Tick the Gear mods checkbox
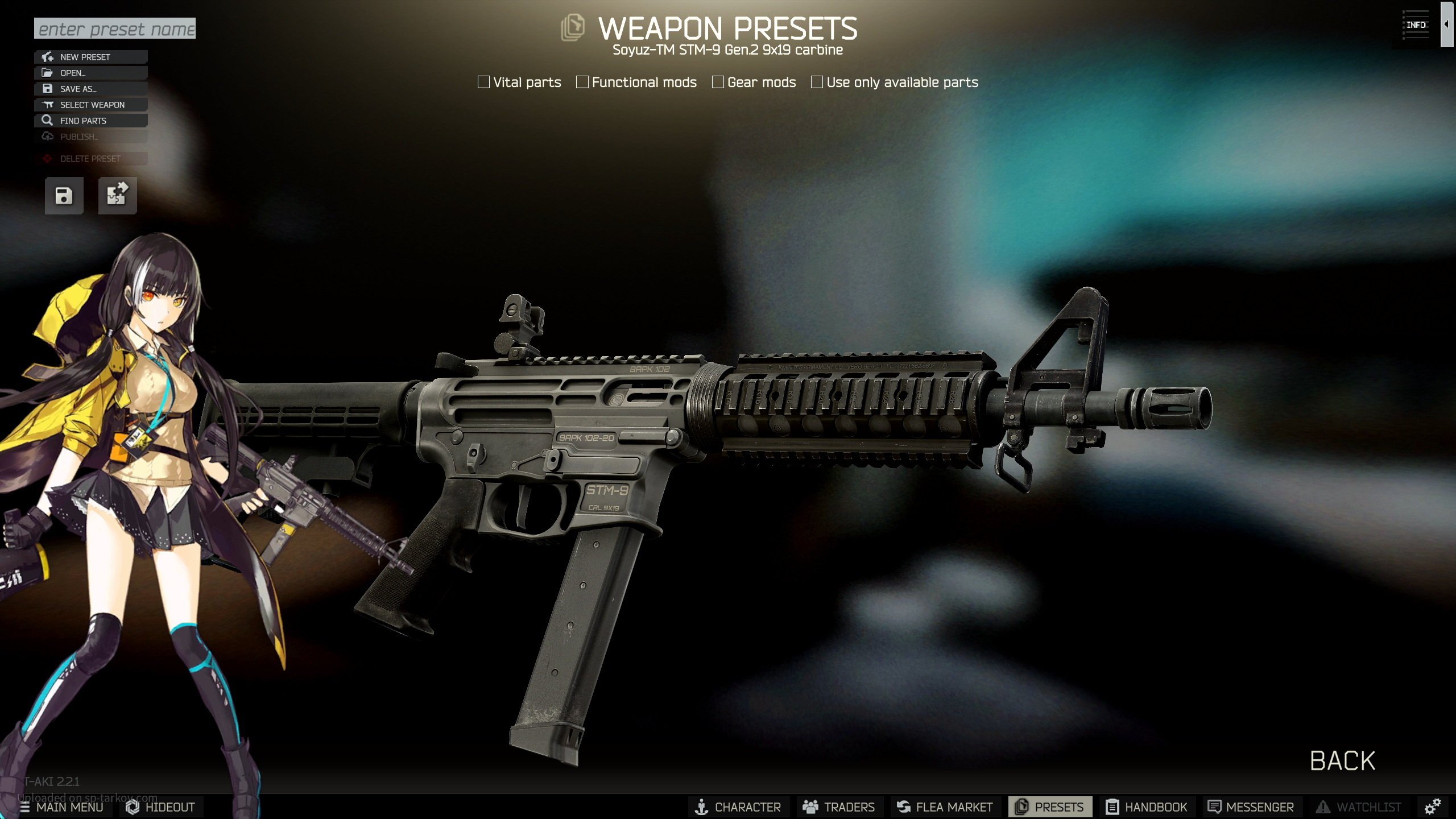The image size is (1456, 819). click(x=718, y=82)
